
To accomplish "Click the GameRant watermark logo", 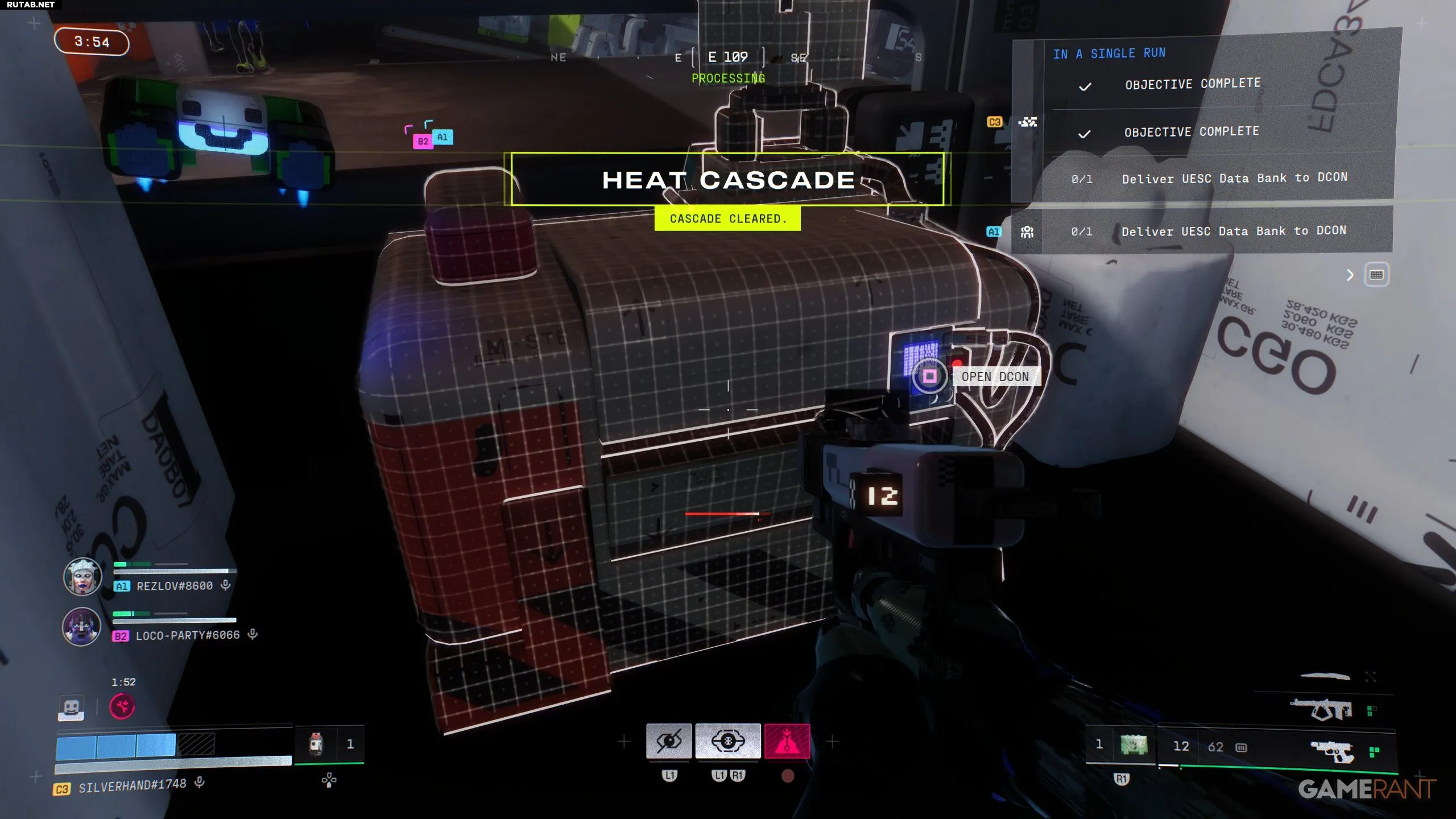I will pyautogui.click(x=1366, y=789).
